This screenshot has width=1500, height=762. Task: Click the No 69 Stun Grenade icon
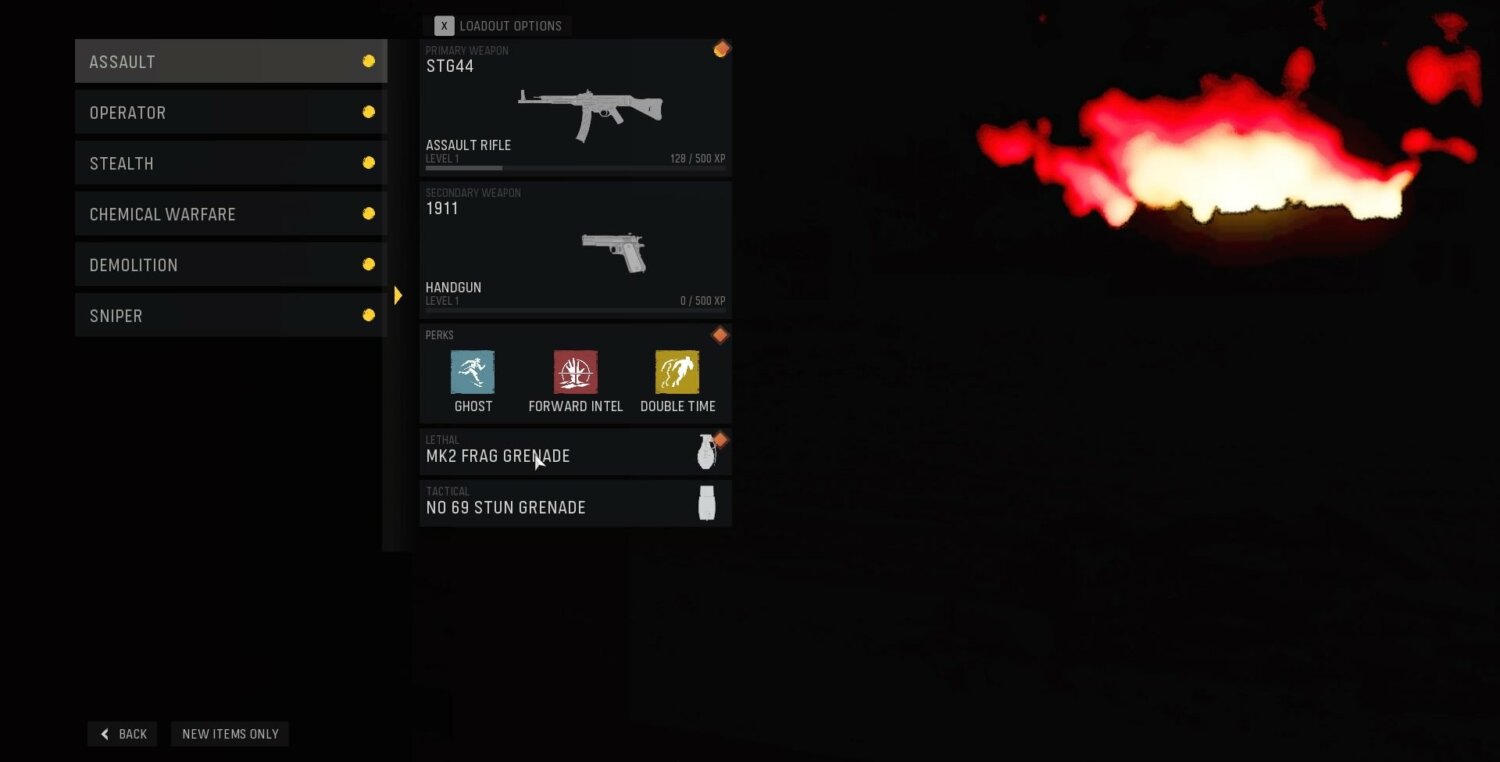[707, 501]
